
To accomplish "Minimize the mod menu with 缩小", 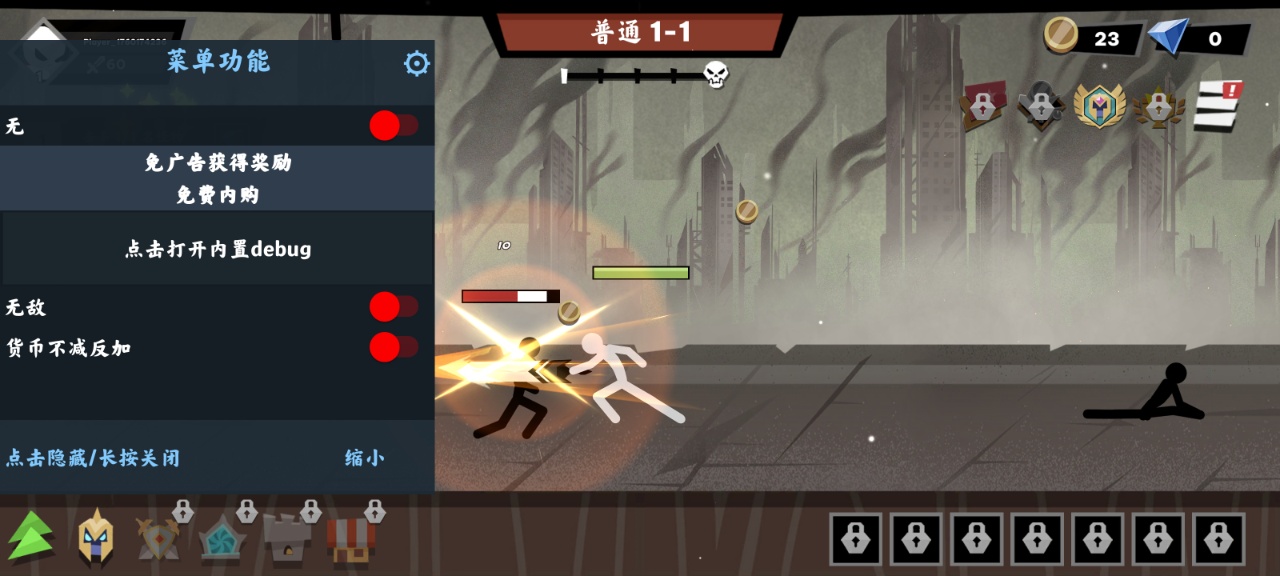I will (364, 458).
